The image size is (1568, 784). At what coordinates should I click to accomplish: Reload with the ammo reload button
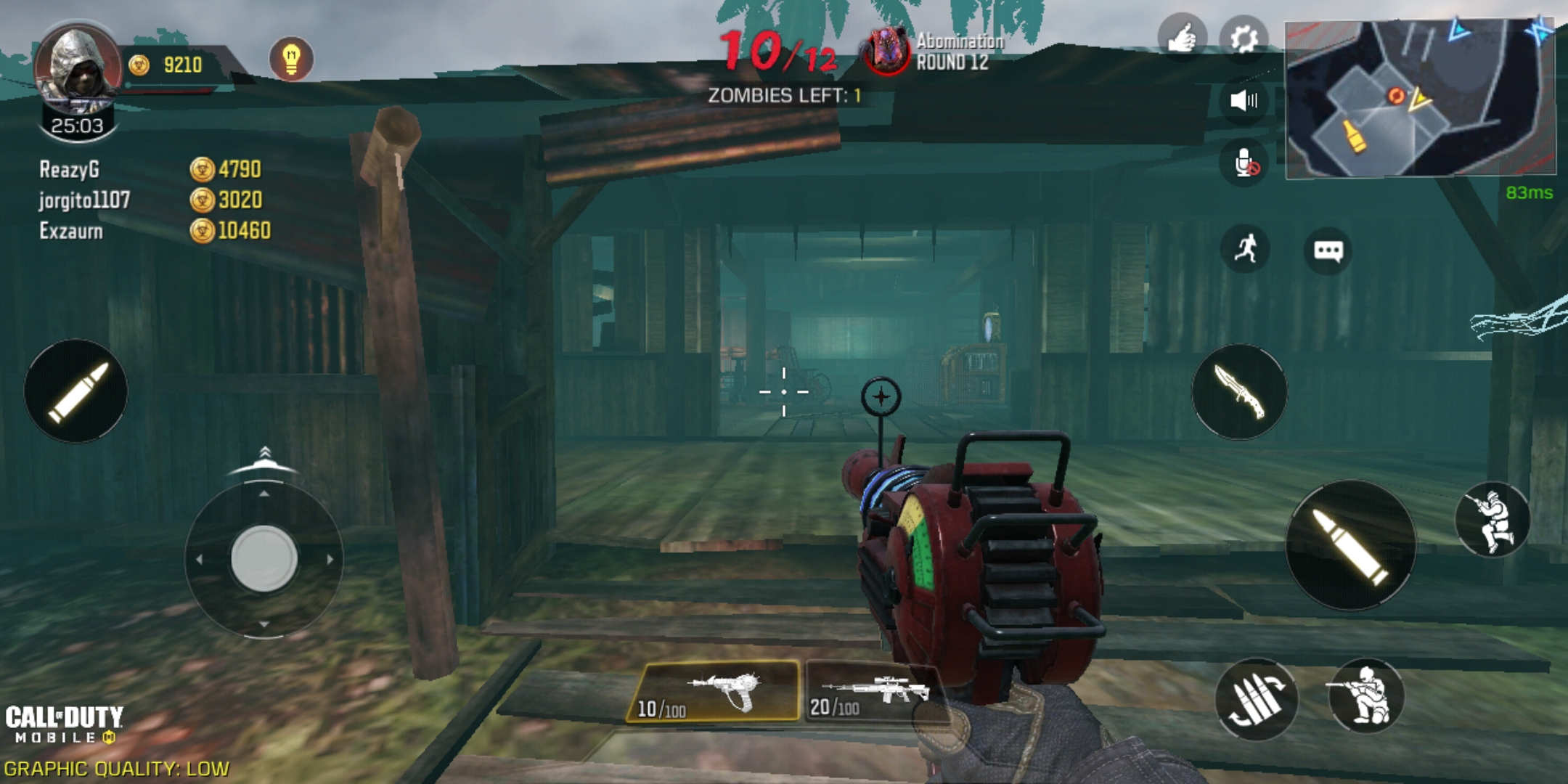[1256, 699]
